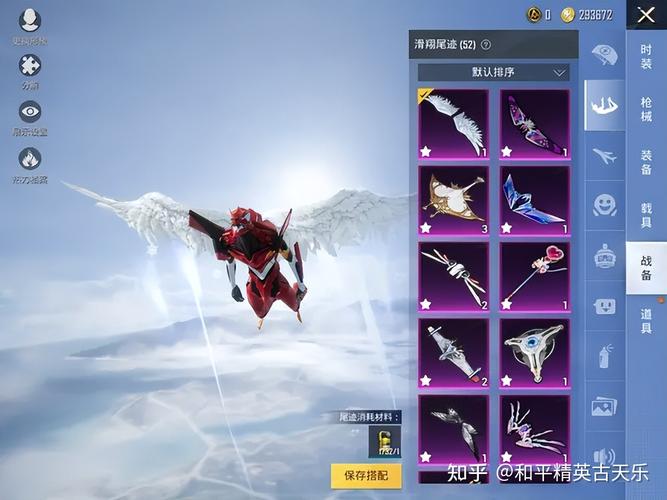Select the purple butterfly glider trail
The image size is (667, 500).
535,124
